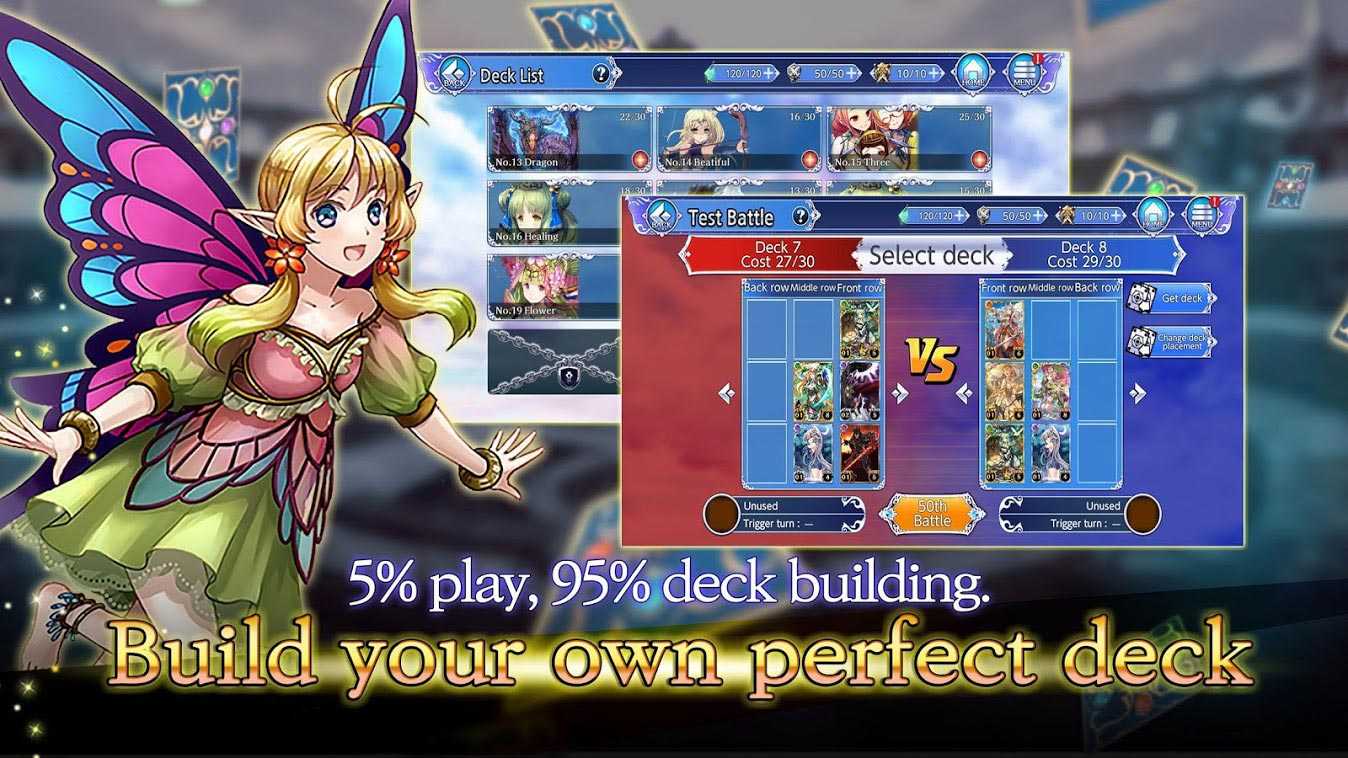The image size is (1348, 758).
Task: Select the No.16 Healing deck
Action: click(552, 213)
